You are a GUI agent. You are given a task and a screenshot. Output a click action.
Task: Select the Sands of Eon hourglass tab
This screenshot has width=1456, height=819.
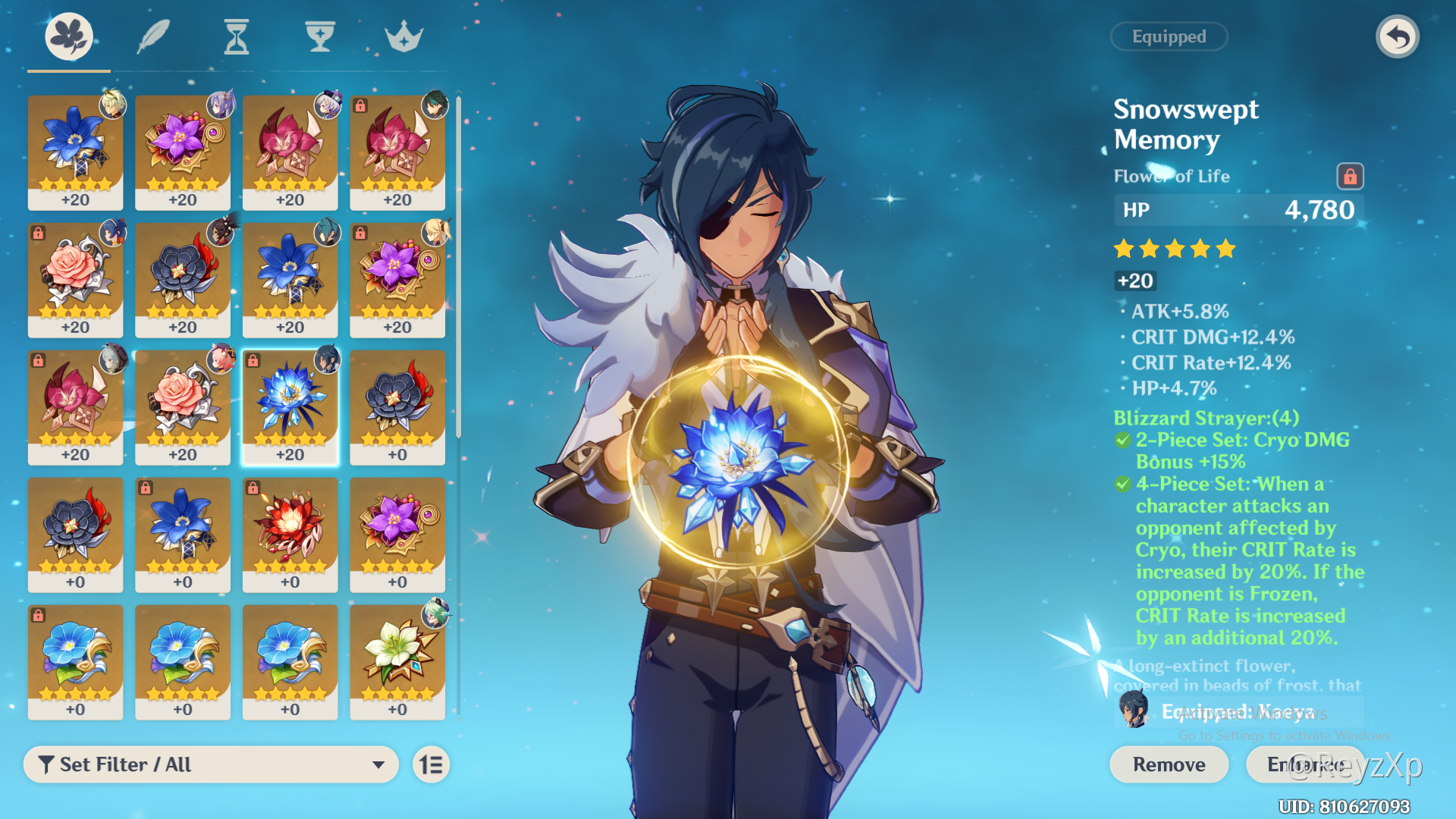(237, 36)
